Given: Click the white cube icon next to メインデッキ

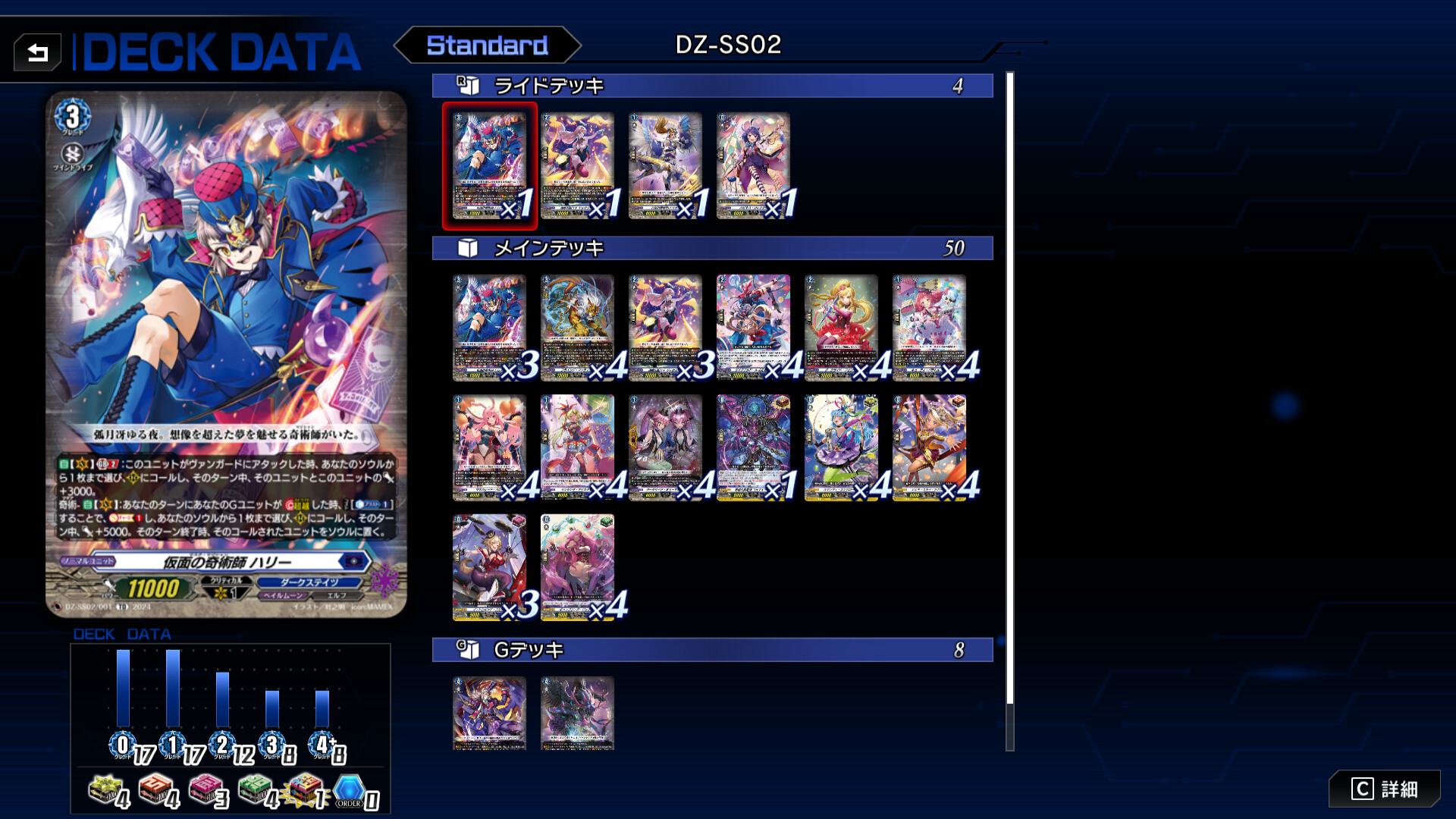Looking at the screenshot, I should point(469,246).
